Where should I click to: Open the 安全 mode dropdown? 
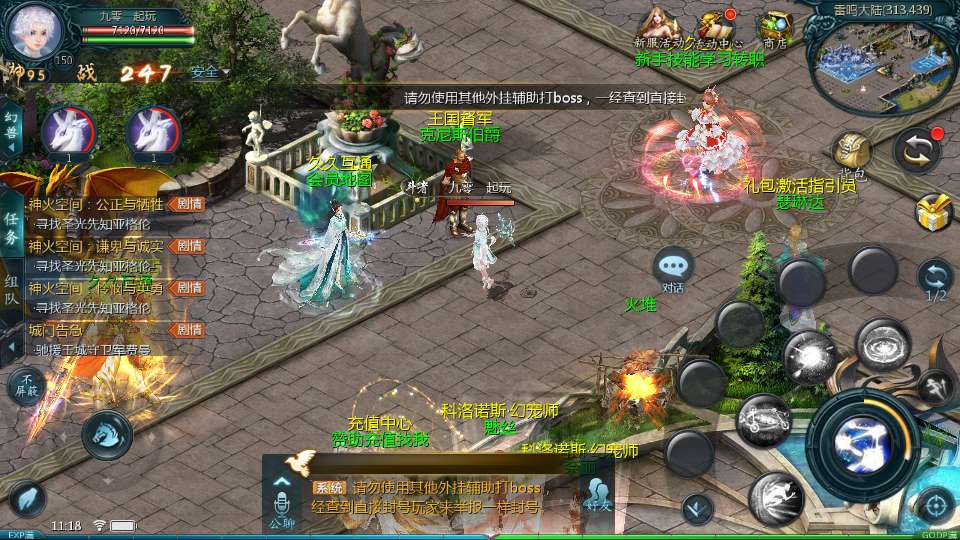[209, 72]
